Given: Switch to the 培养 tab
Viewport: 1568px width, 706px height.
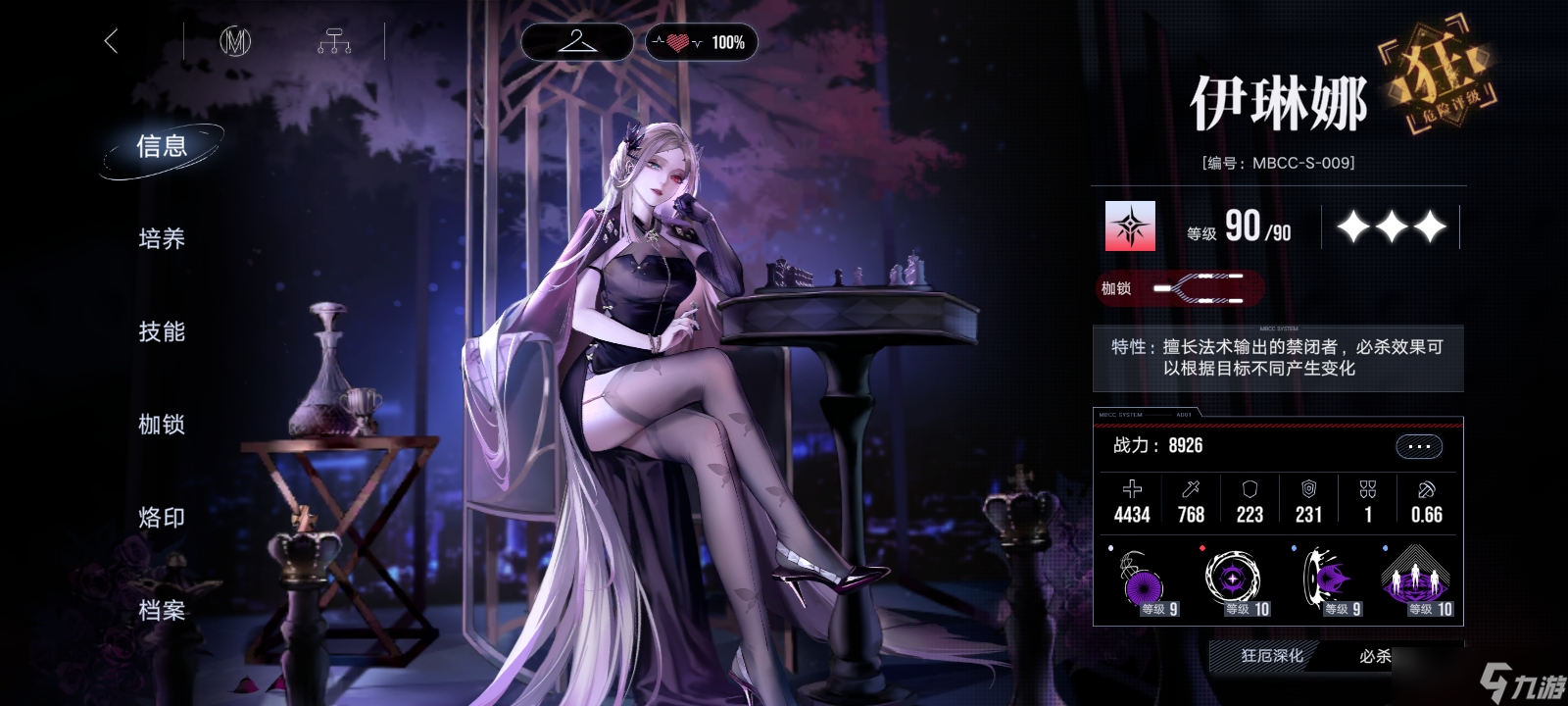Looking at the screenshot, I should pos(162,238).
